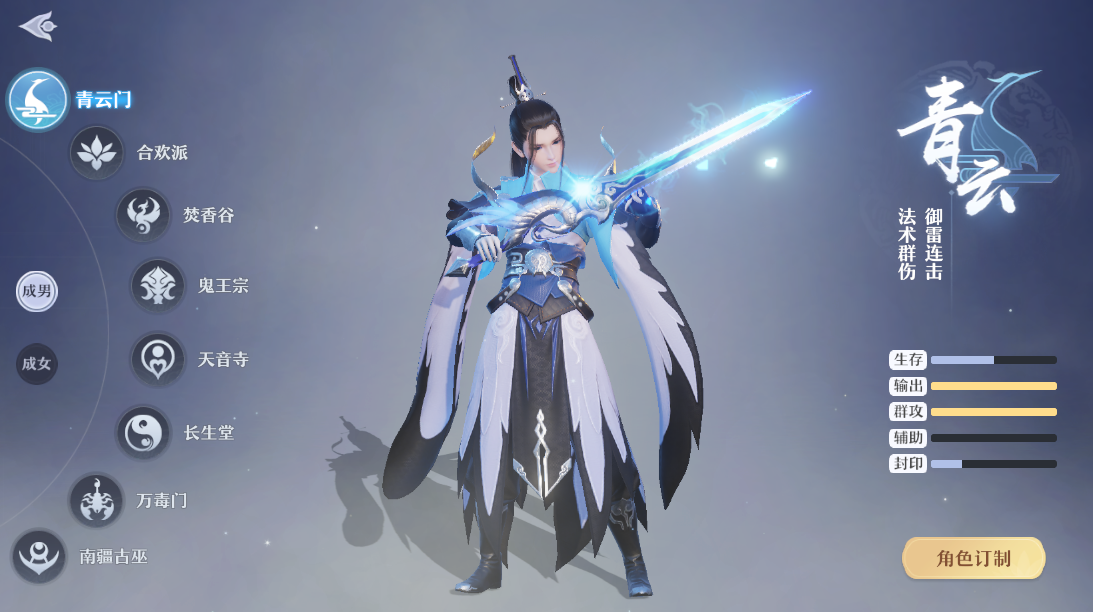The image size is (1093, 612).
Task: Go back using the arrow button
Action: 37,26
